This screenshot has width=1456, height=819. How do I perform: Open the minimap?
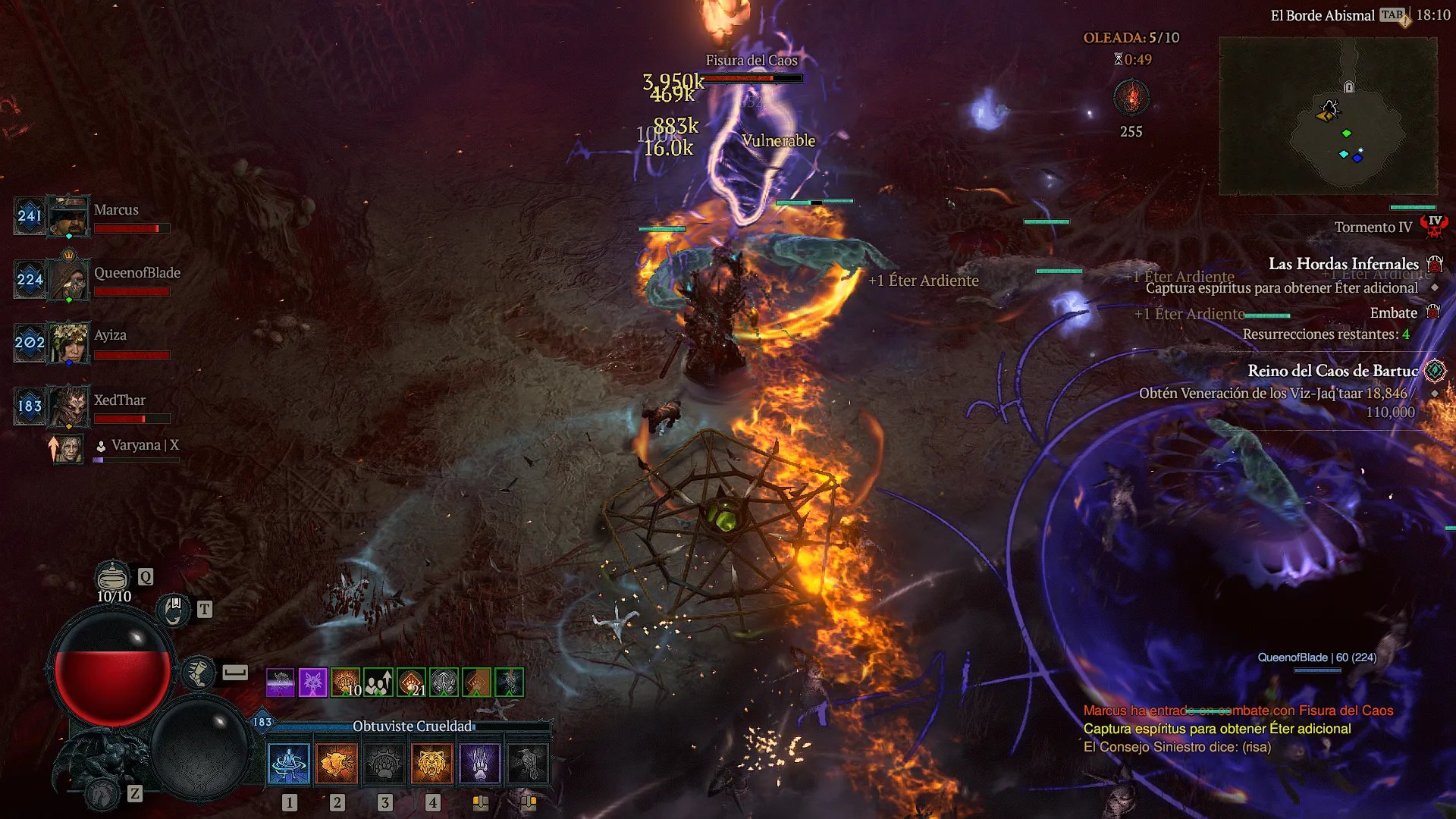[1328, 115]
